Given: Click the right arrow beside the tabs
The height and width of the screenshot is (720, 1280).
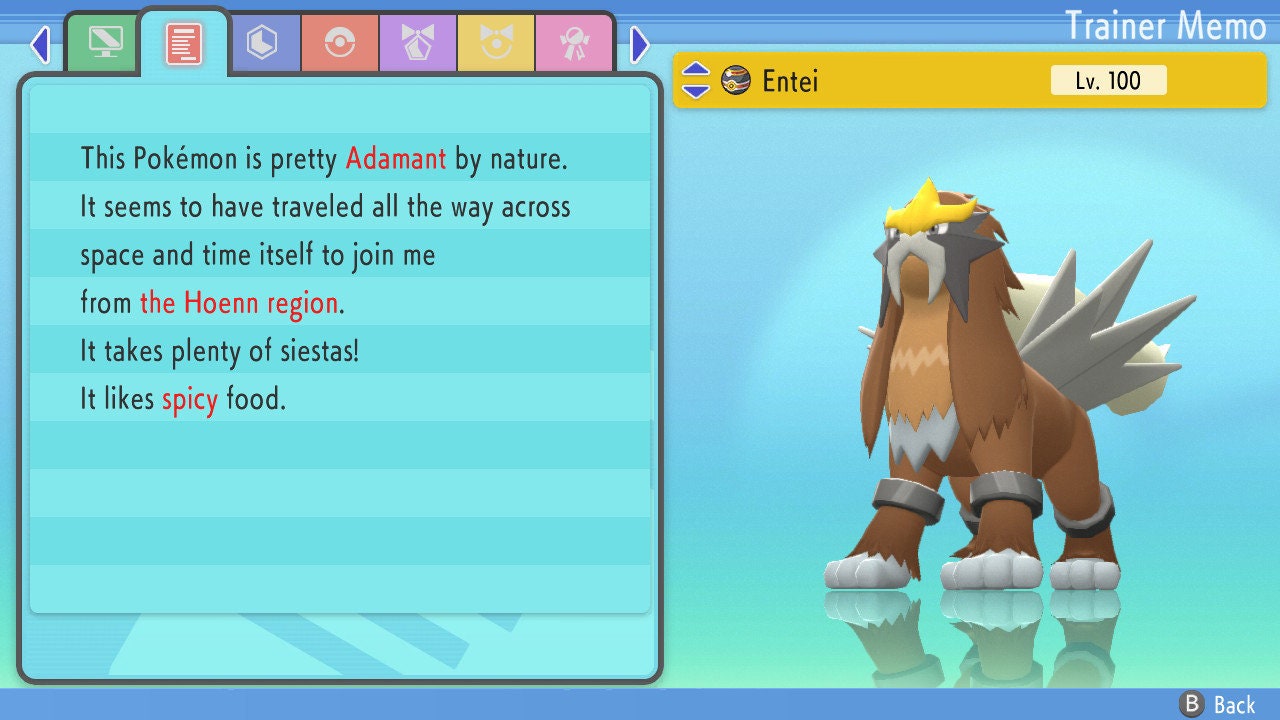Looking at the screenshot, I should [640, 44].
